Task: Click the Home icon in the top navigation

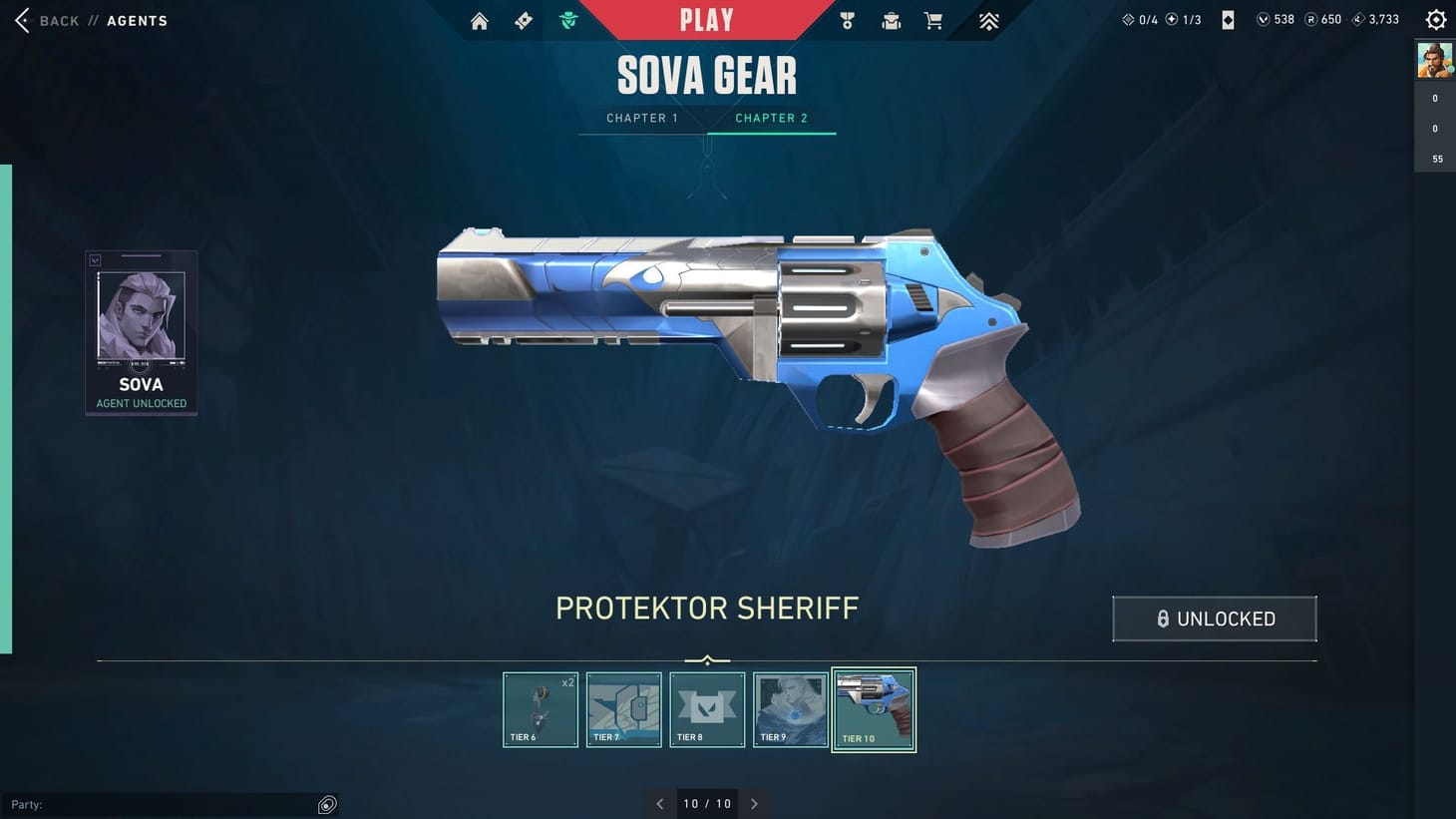Action: pos(479,20)
